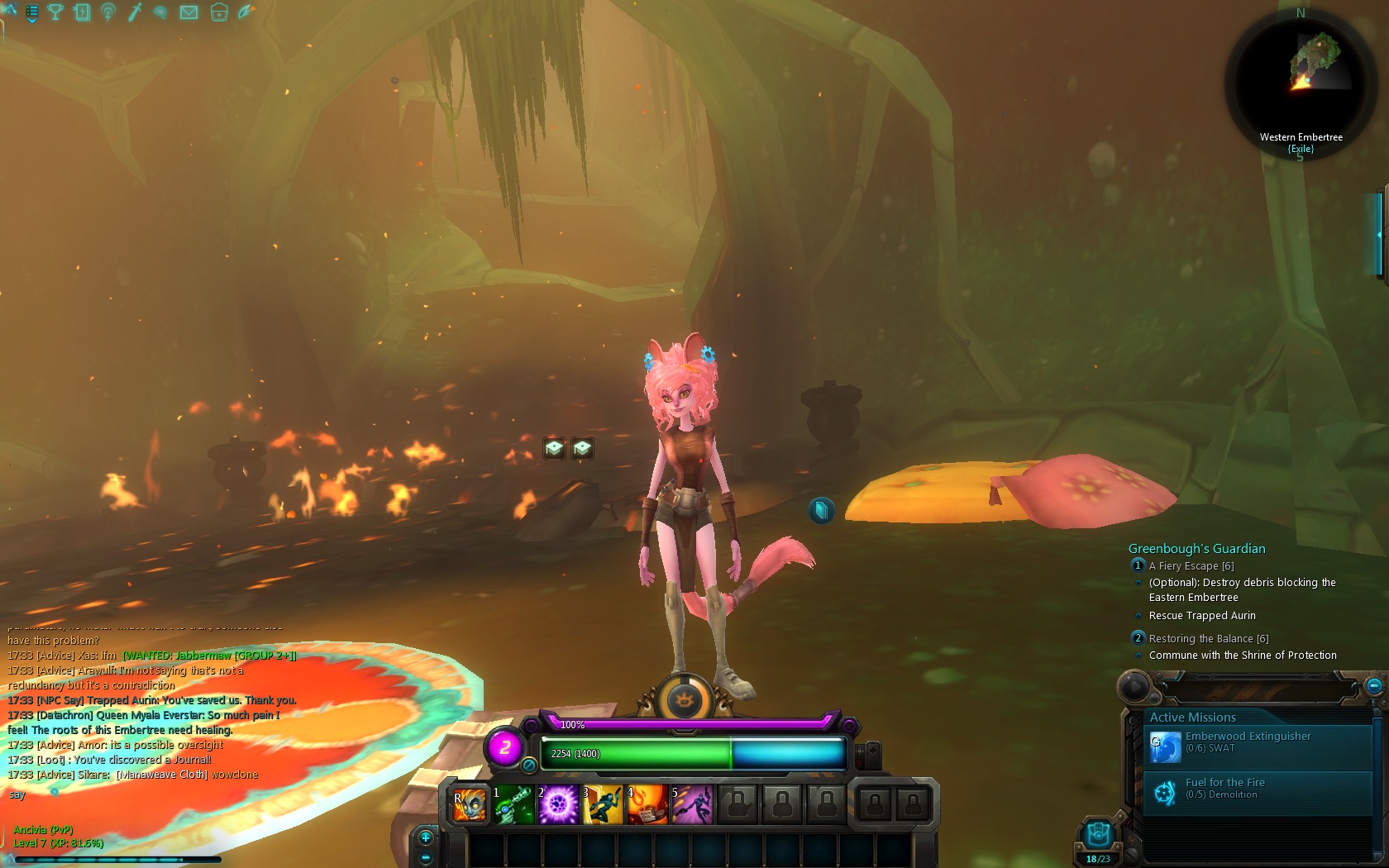Open the WANTED: Jabbermaw group link in chat
The image size is (1389, 868).
coord(209,655)
